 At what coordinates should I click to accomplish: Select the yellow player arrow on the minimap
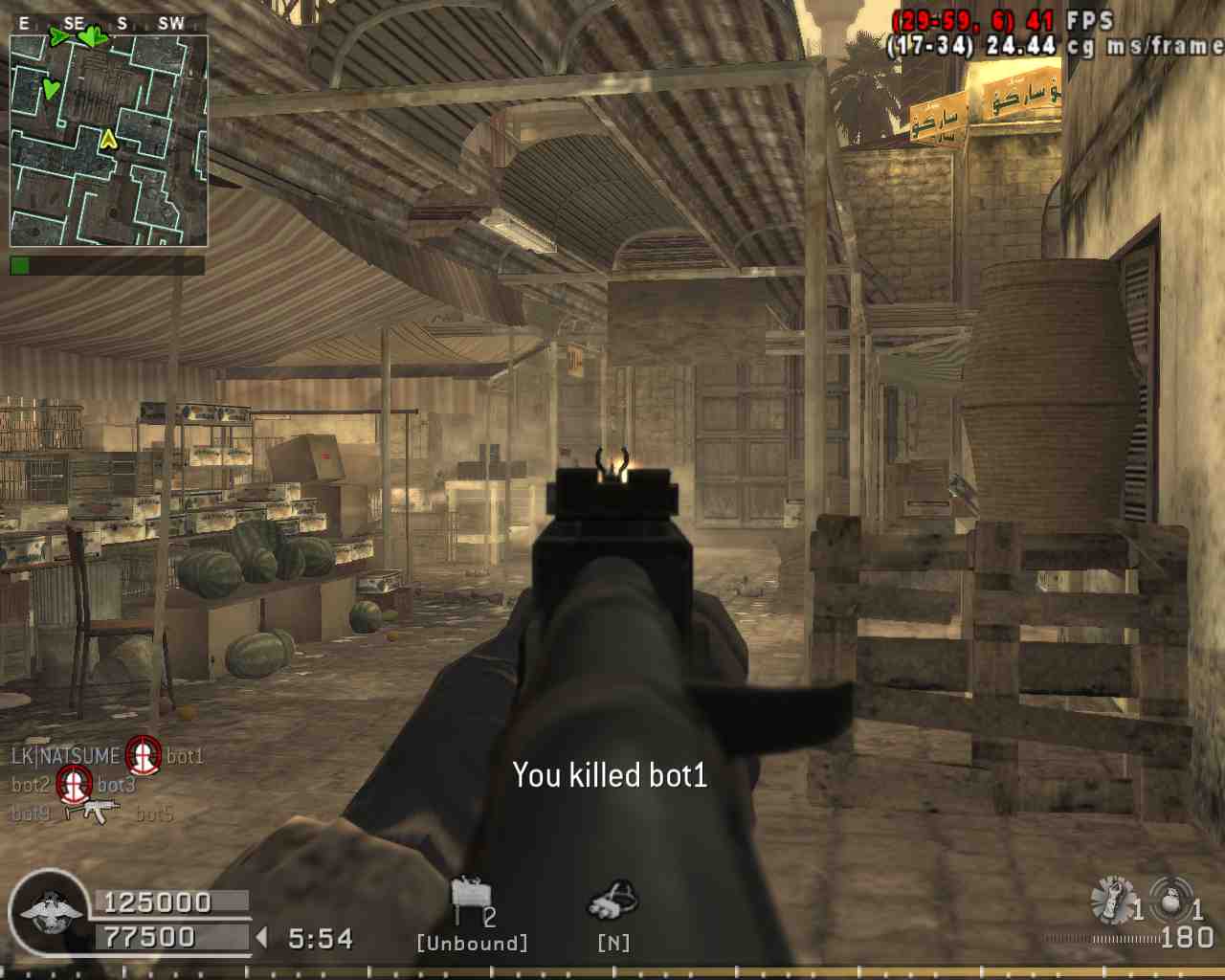point(109,140)
